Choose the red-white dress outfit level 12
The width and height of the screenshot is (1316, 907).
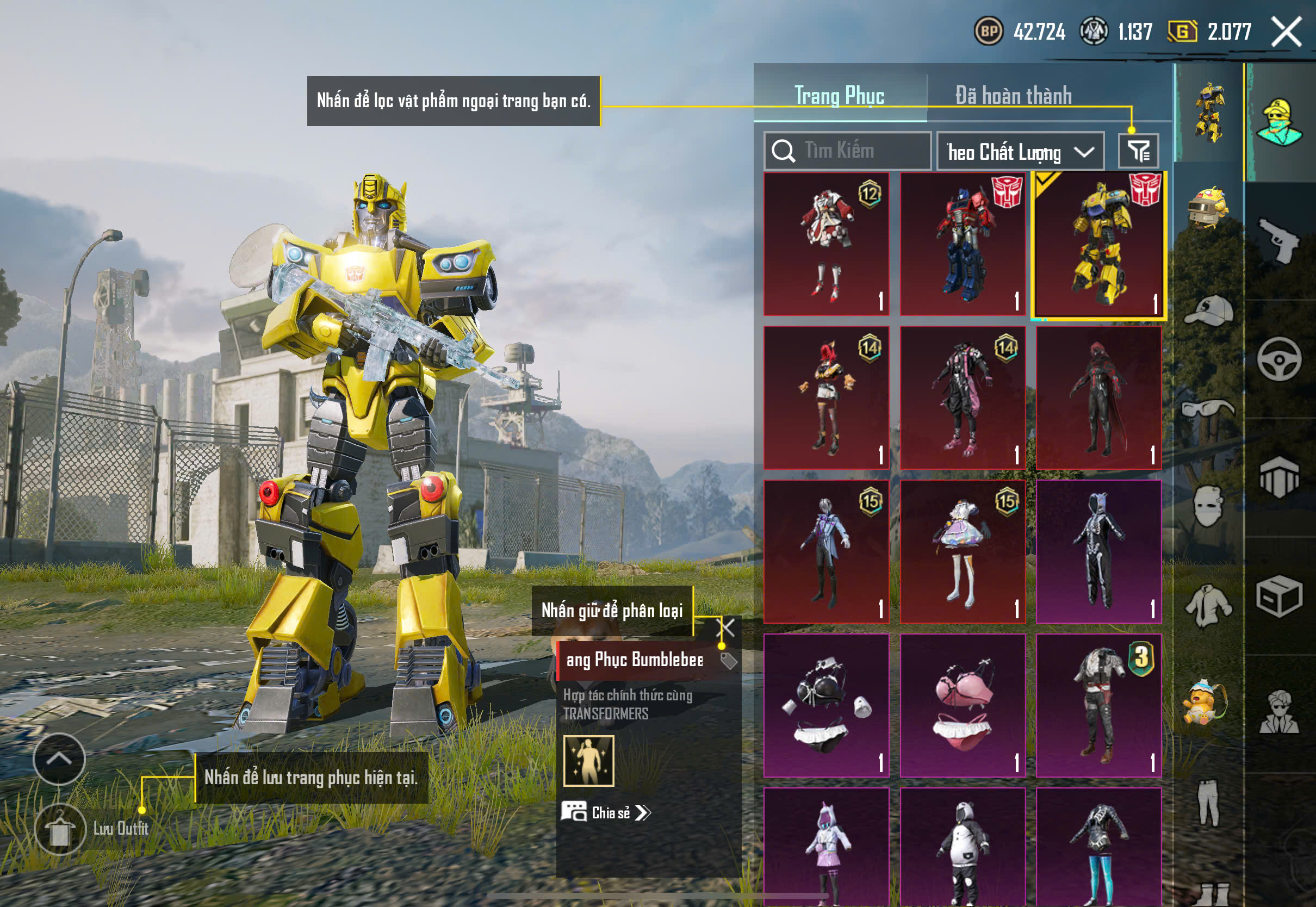(x=826, y=244)
